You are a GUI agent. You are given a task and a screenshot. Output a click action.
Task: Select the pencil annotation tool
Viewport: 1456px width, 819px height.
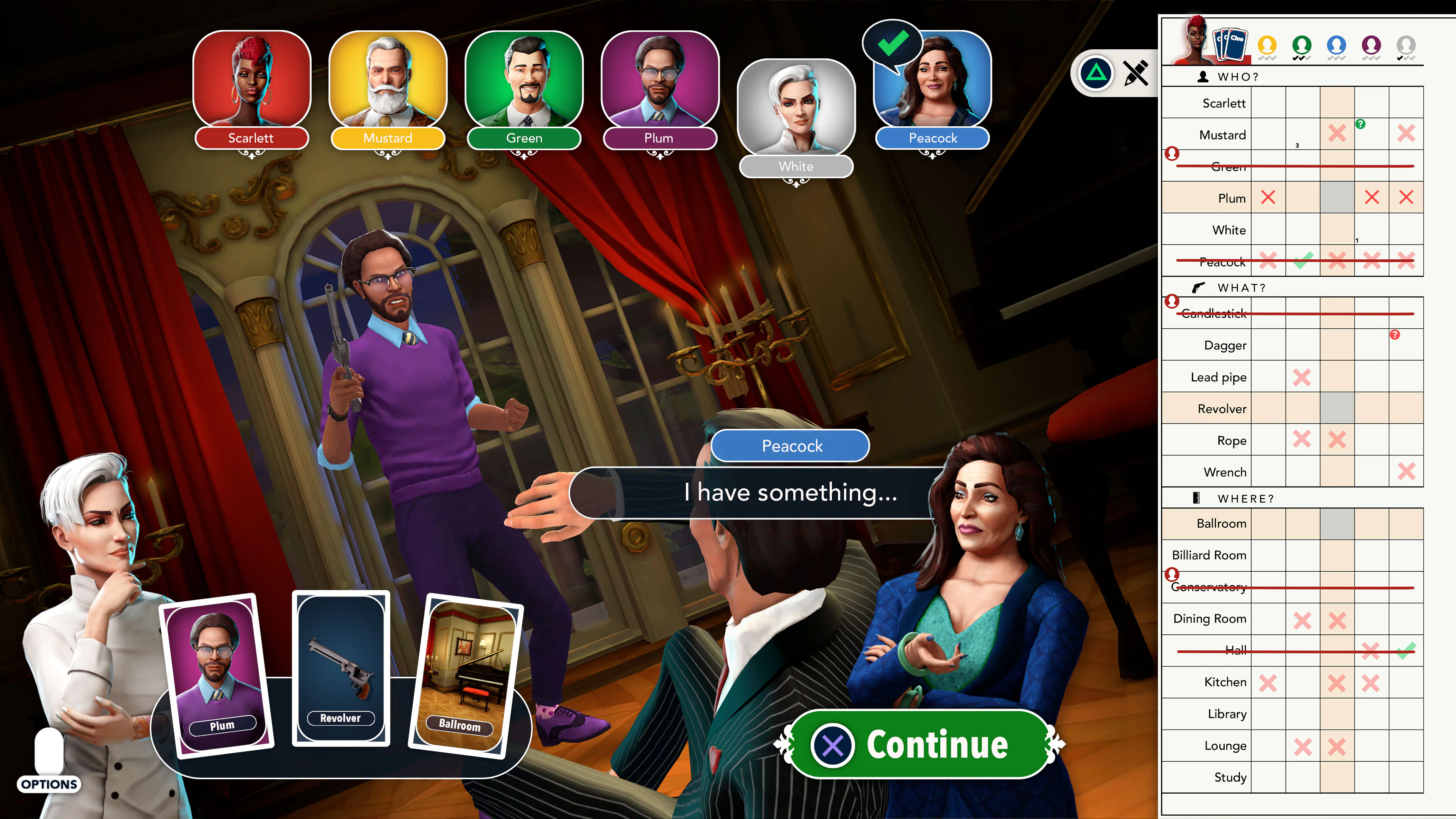click(1135, 73)
